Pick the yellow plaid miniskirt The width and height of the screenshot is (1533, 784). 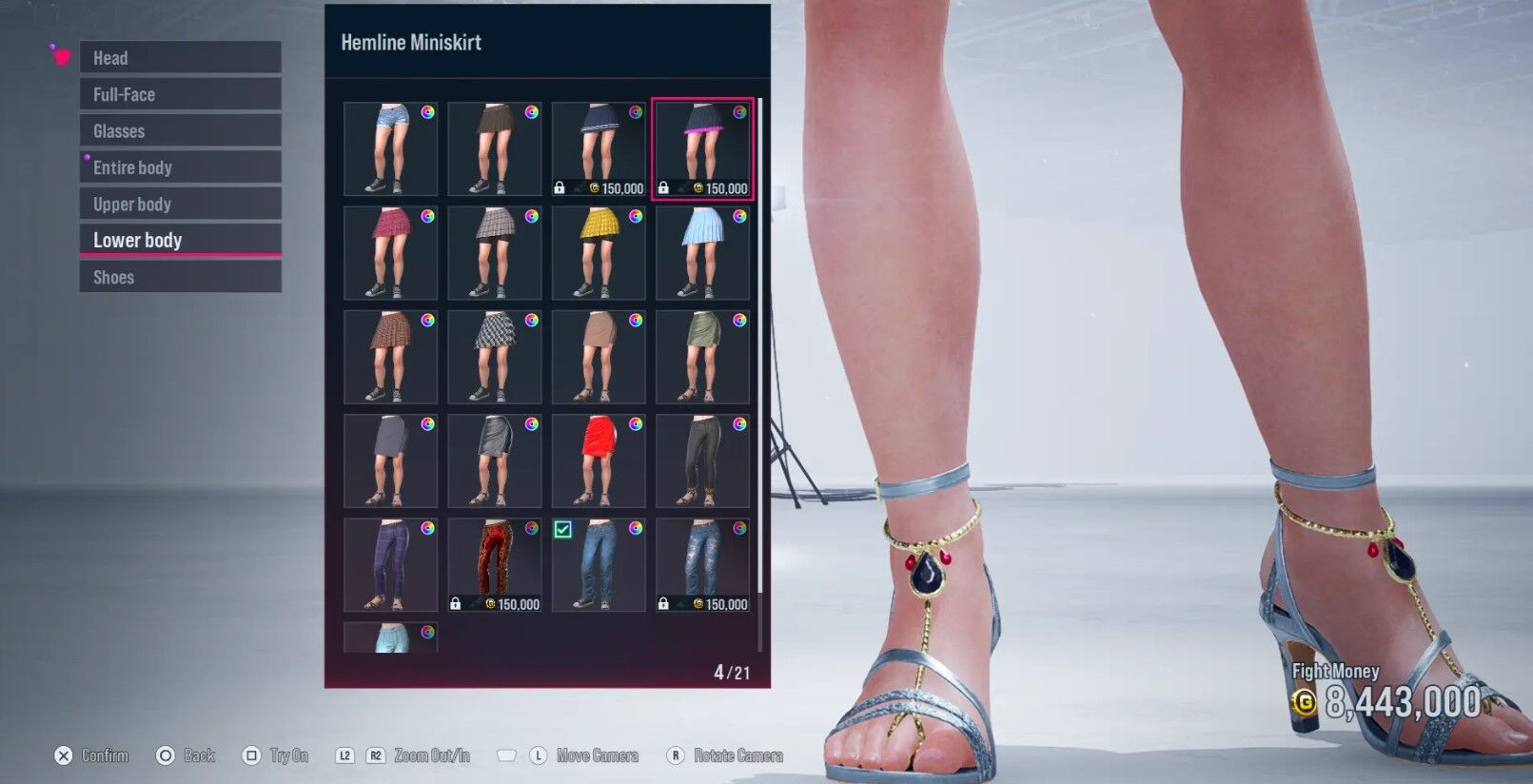click(599, 253)
